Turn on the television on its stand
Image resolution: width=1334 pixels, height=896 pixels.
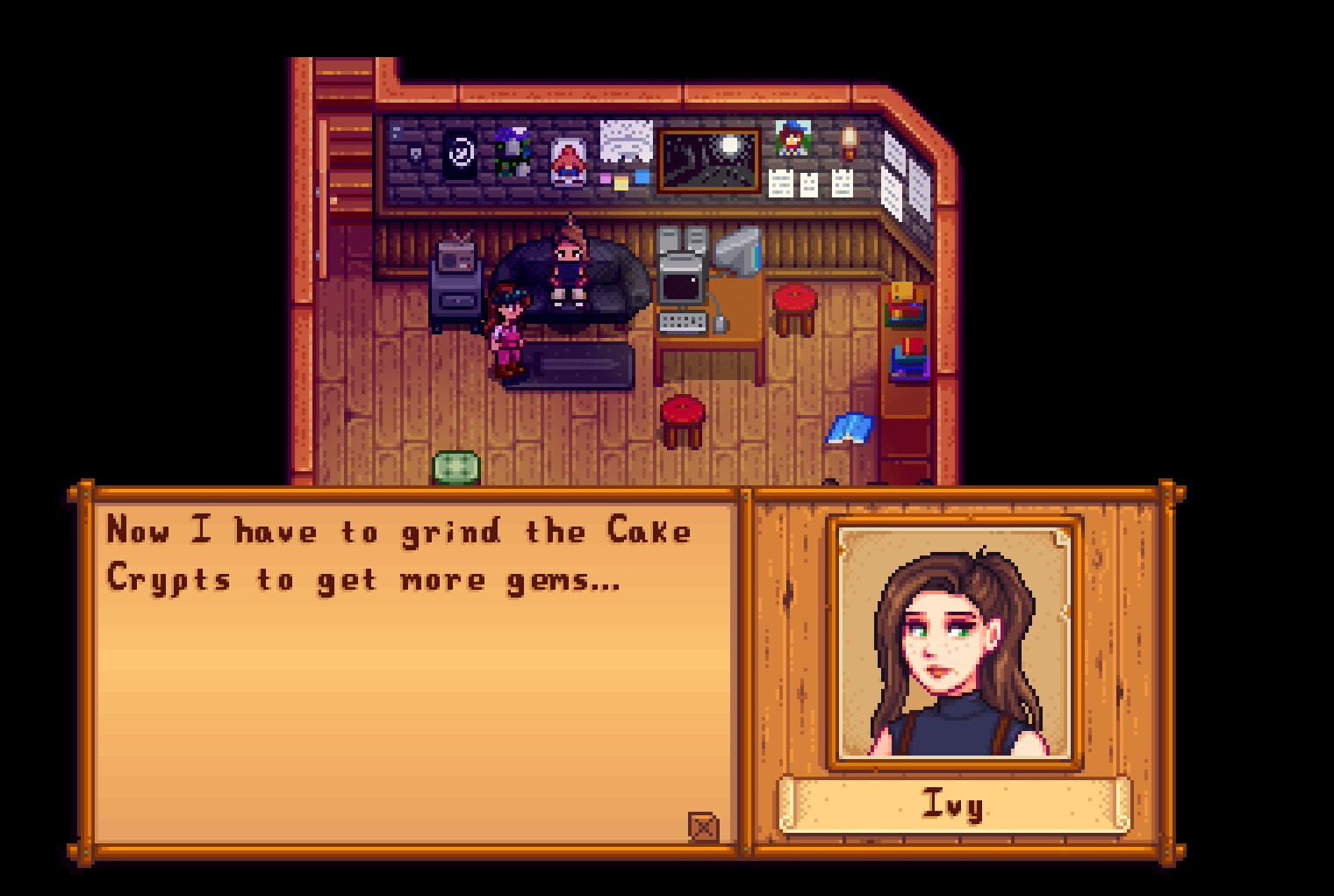(x=456, y=254)
